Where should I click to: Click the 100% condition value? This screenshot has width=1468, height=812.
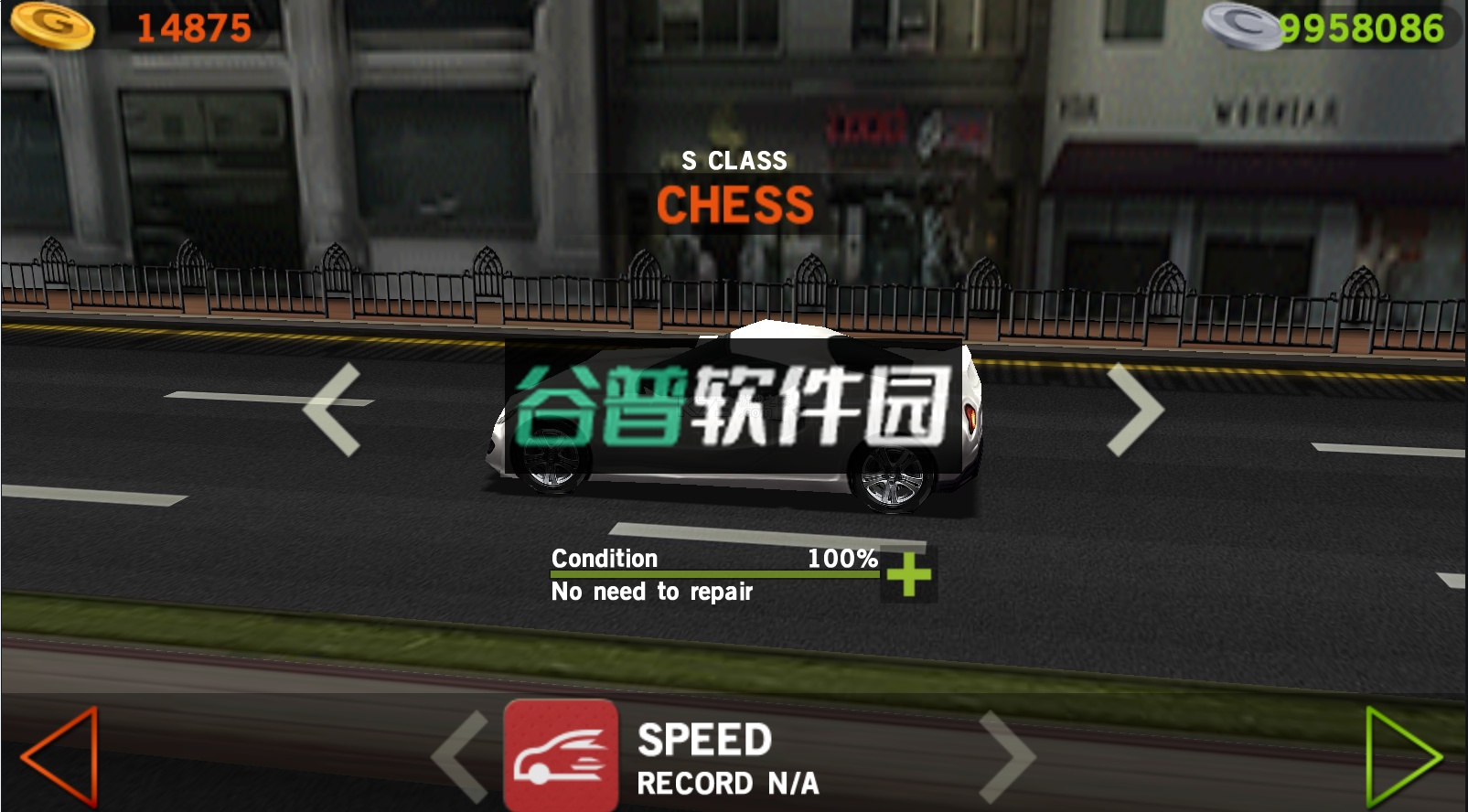point(844,556)
